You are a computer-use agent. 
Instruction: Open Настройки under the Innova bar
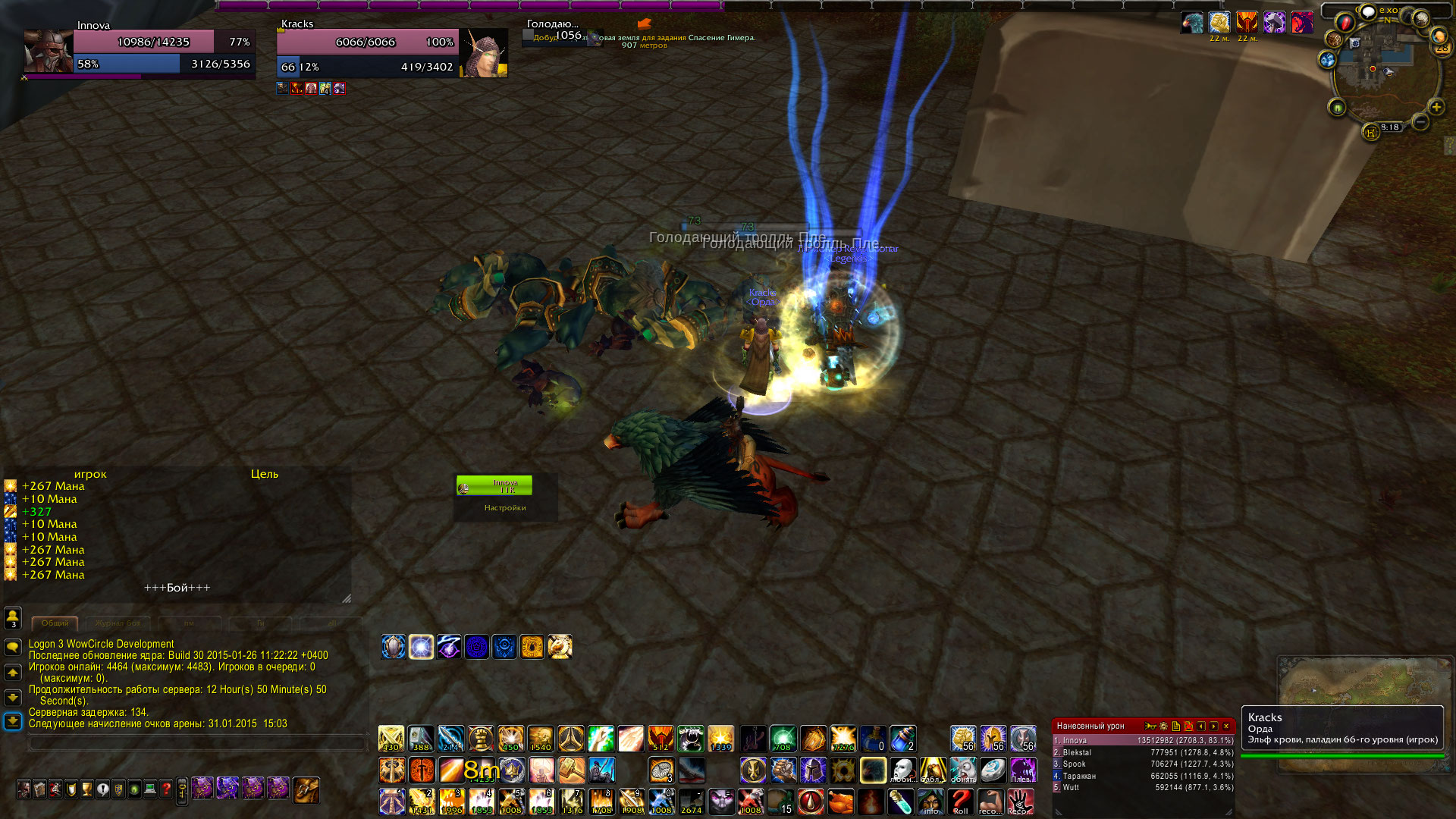tap(505, 508)
